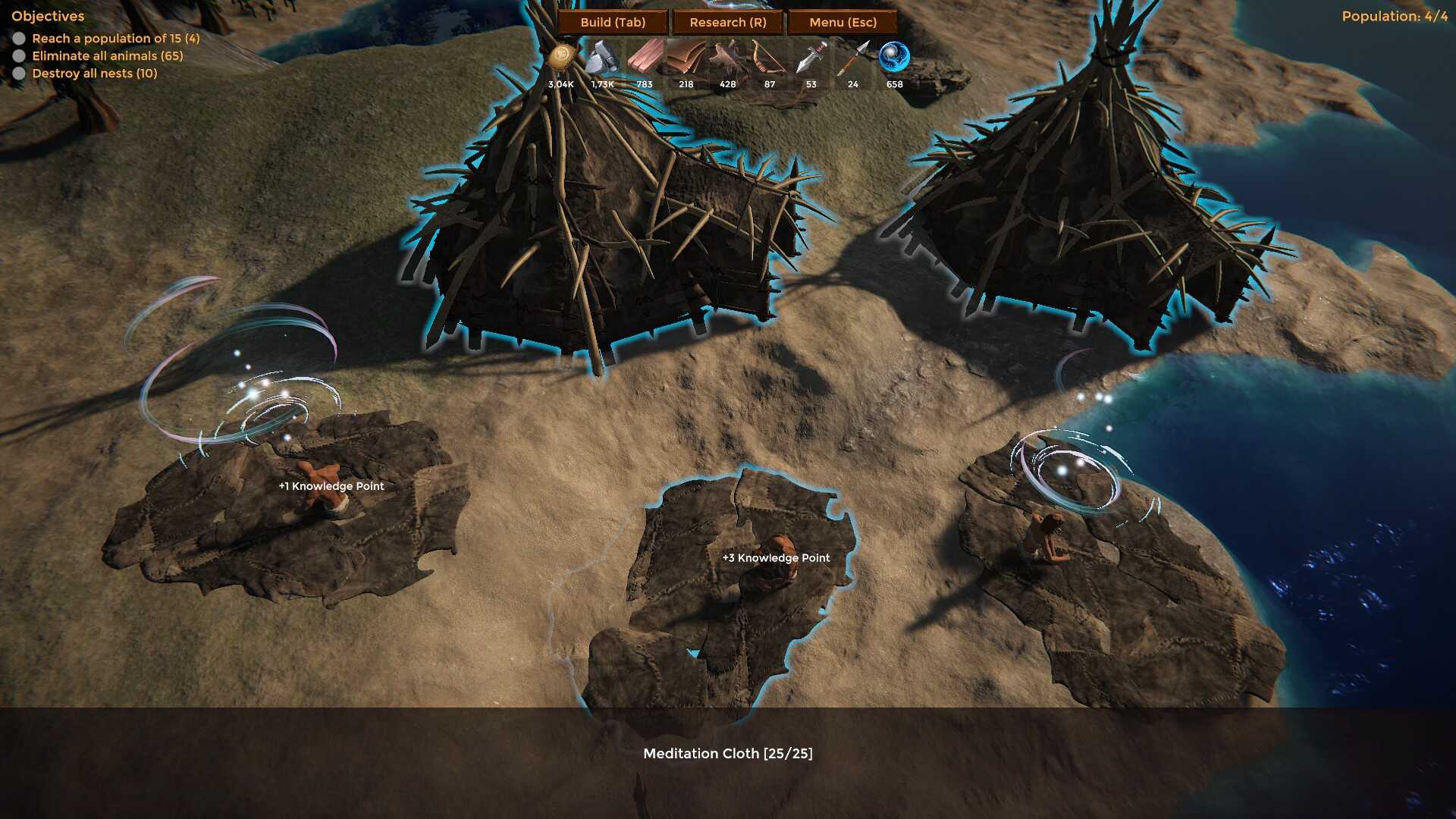Select the 'Destroy all nests' objective
The width and height of the screenshot is (1456, 819).
pos(94,73)
